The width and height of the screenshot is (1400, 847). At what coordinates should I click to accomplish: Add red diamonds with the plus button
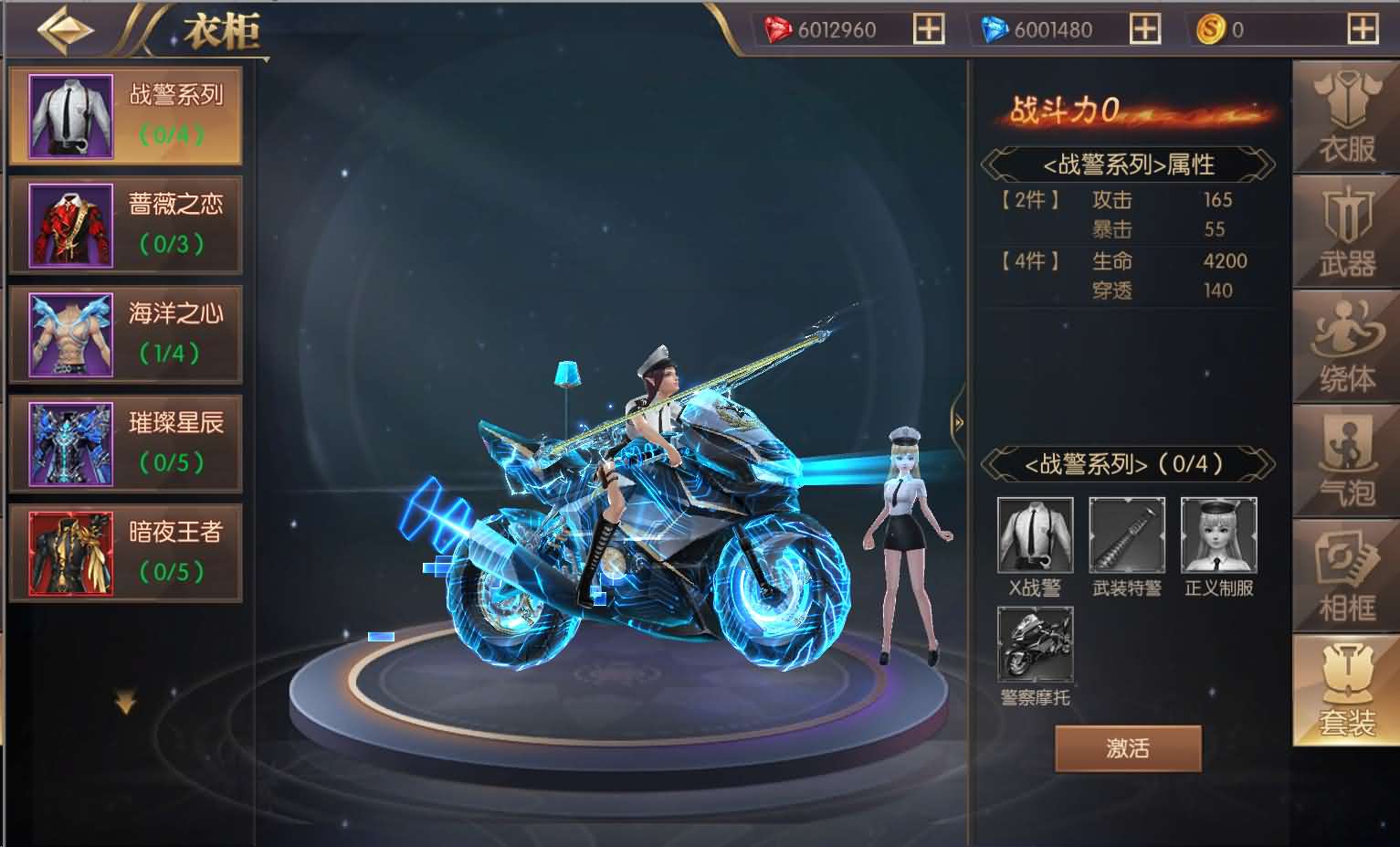pyautogui.click(x=929, y=28)
